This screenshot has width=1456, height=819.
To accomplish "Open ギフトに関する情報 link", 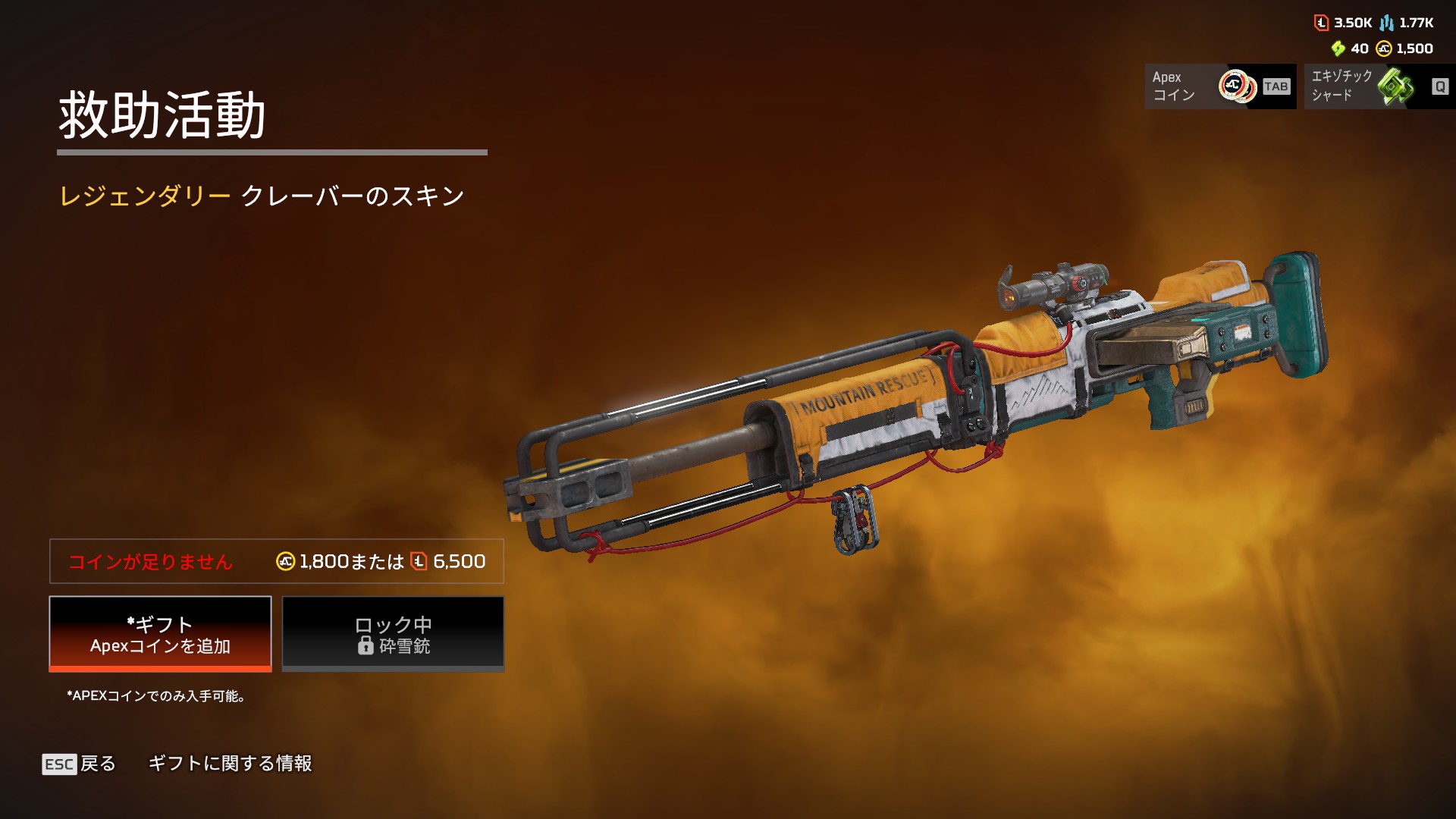I will click(x=230, y=764).
